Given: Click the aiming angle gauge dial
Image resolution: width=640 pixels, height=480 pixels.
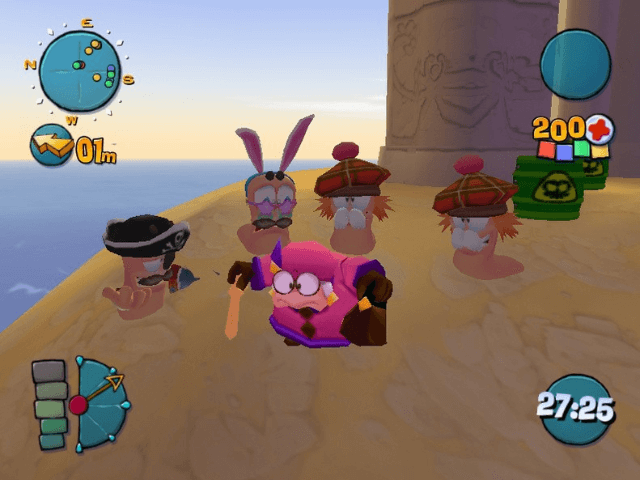Looking at the screenshot, I should pyautogui.click(x=99, y=403).
